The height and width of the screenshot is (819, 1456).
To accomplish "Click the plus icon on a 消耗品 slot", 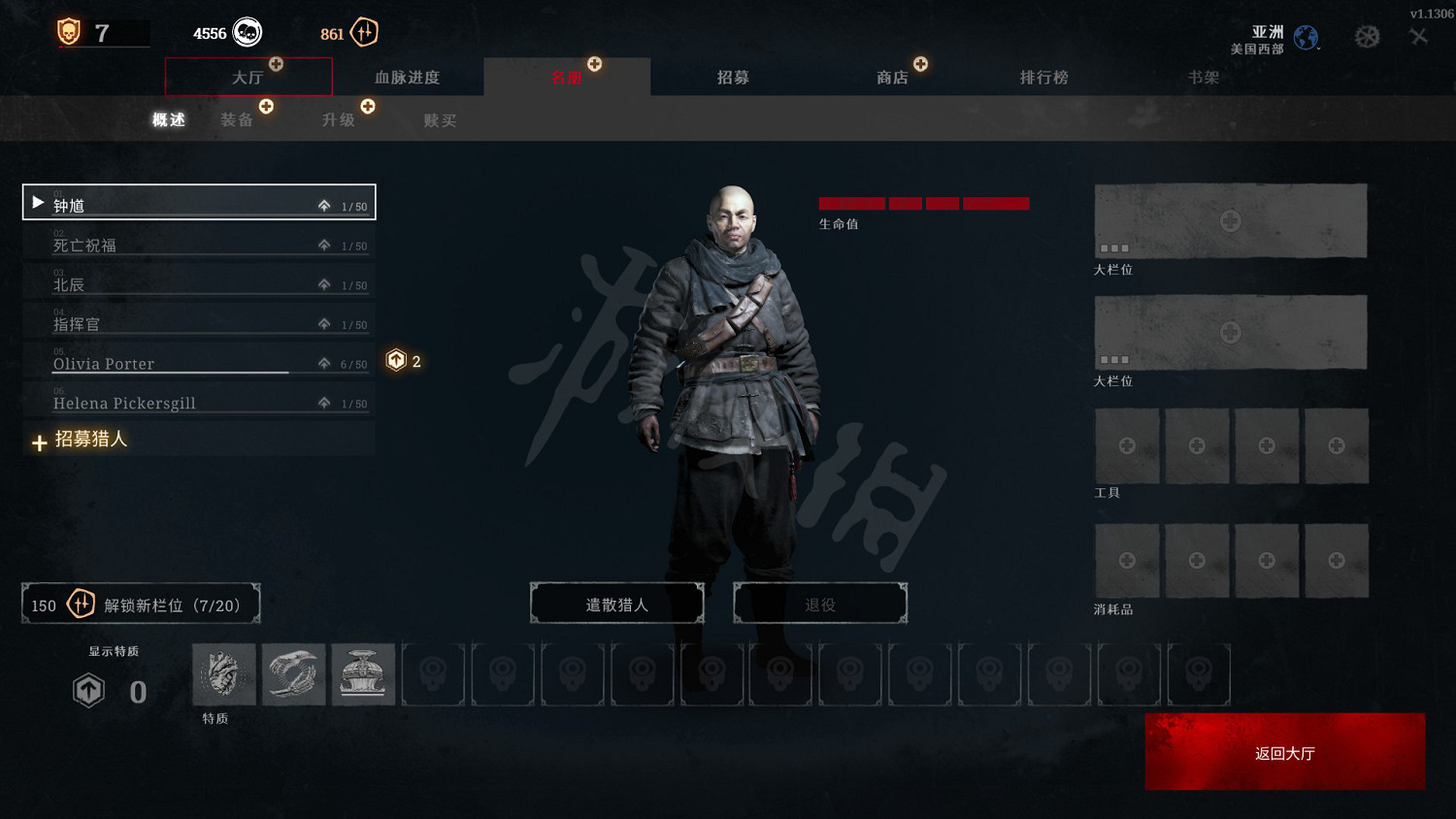I will click(x=1127, y=560).
